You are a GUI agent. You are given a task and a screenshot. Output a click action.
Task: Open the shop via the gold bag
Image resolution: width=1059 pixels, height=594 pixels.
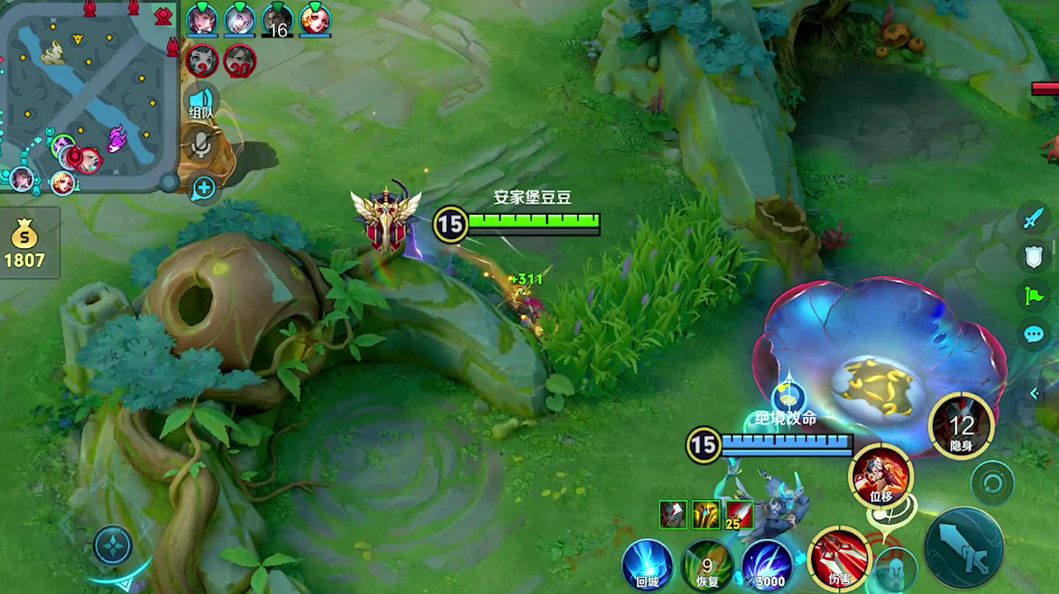(24, 245)
